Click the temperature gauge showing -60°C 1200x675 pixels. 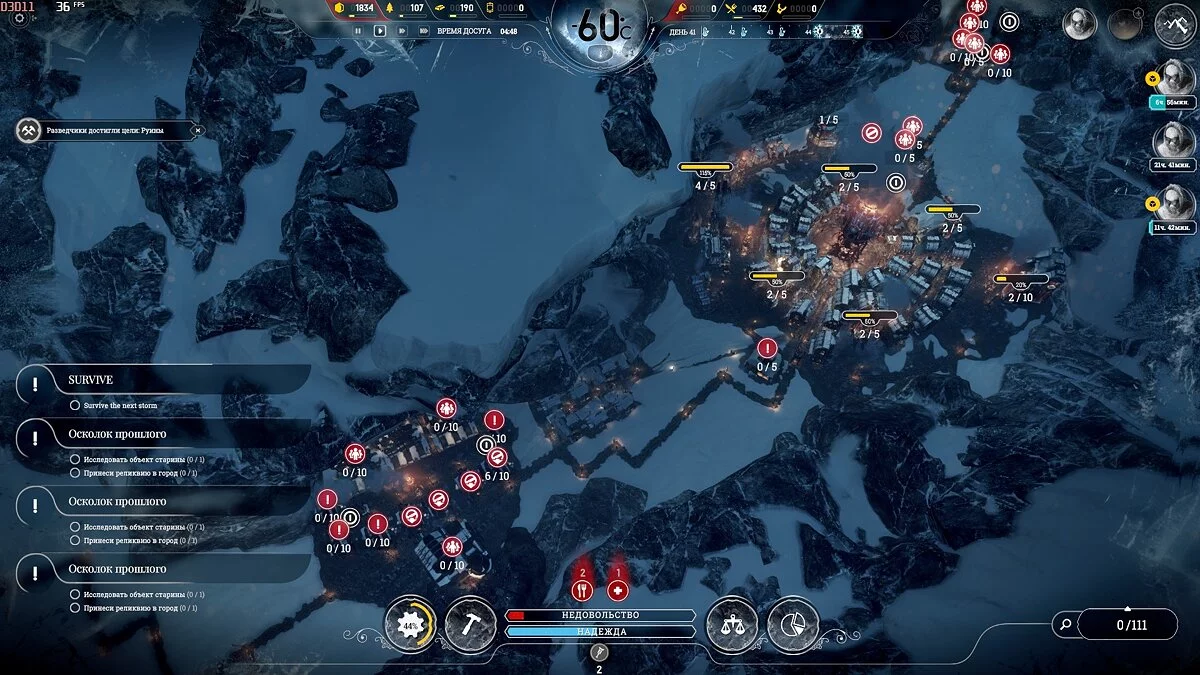pyautogui.click(x=600, y=27)
